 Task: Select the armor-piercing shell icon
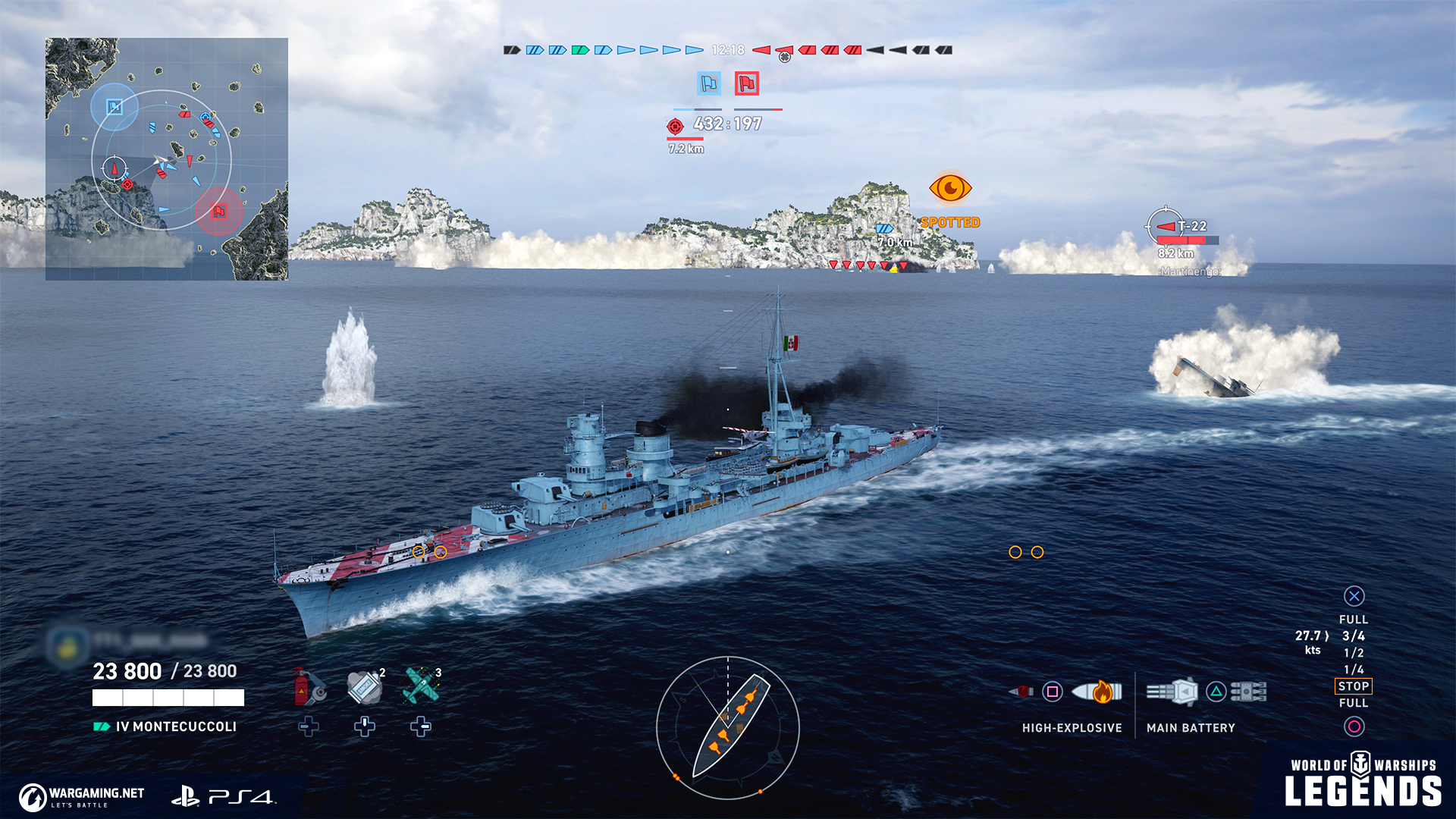point(1021,692)
